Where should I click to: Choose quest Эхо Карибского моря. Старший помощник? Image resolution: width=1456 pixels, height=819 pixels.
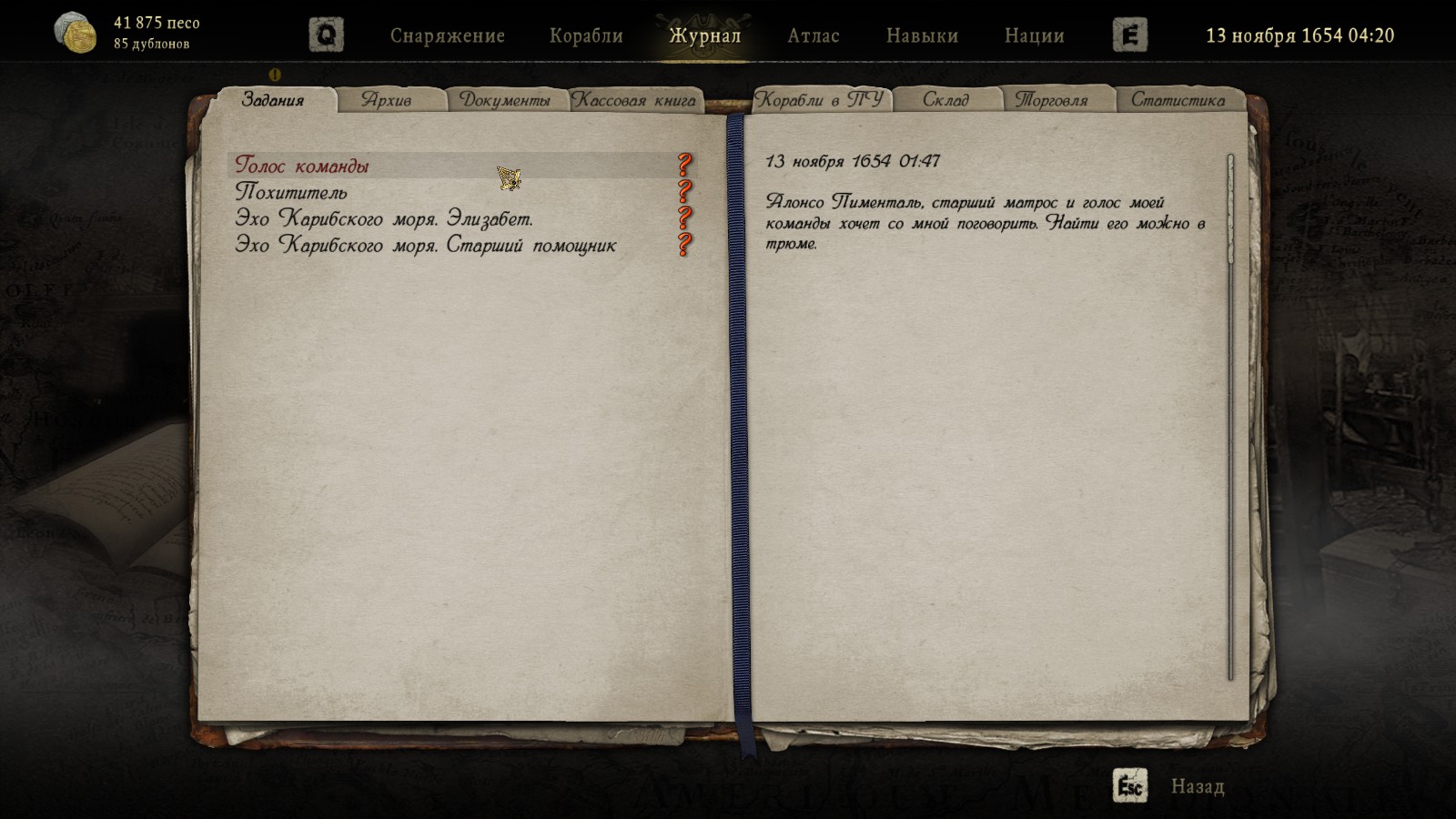[x=426, y=245]
